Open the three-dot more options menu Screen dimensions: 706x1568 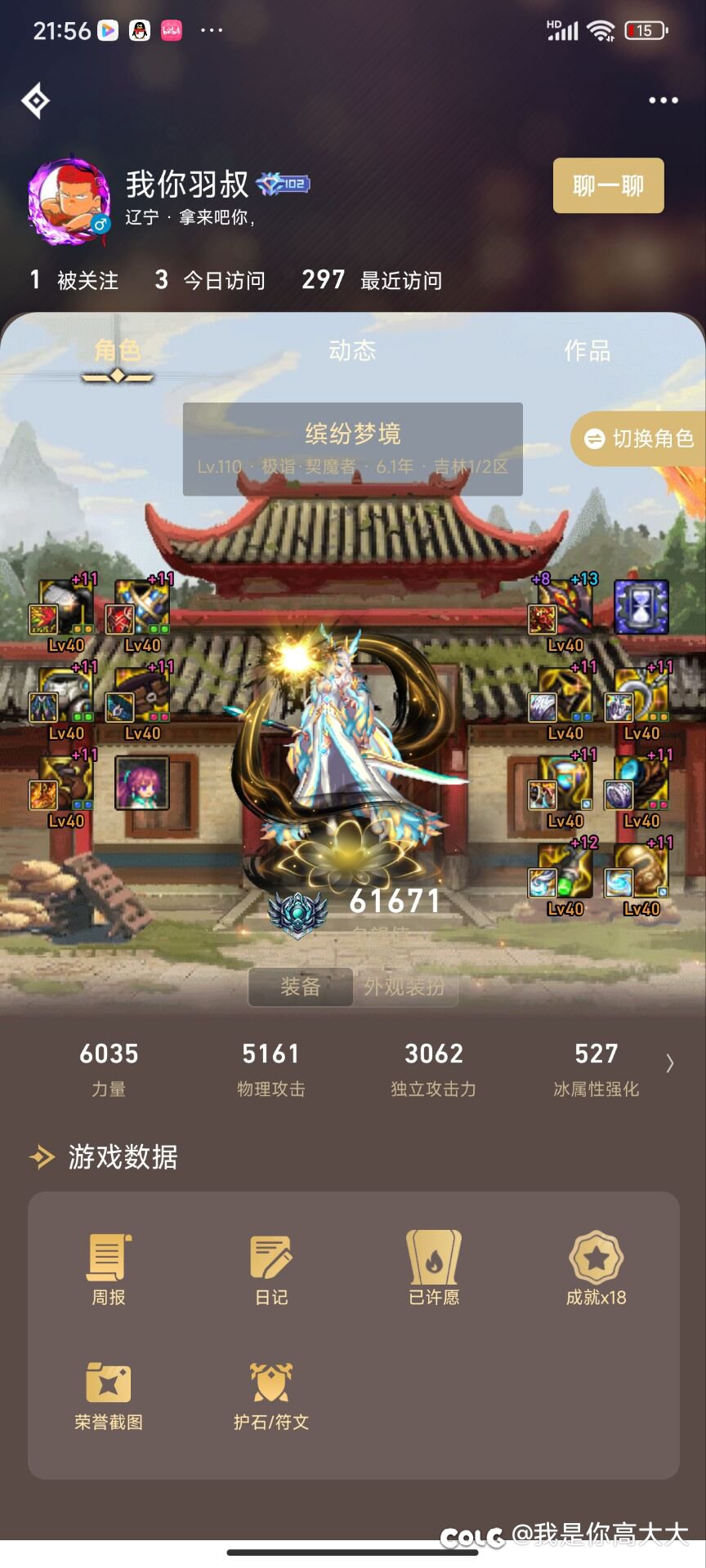pyautogui.click(x=663, y=100)
